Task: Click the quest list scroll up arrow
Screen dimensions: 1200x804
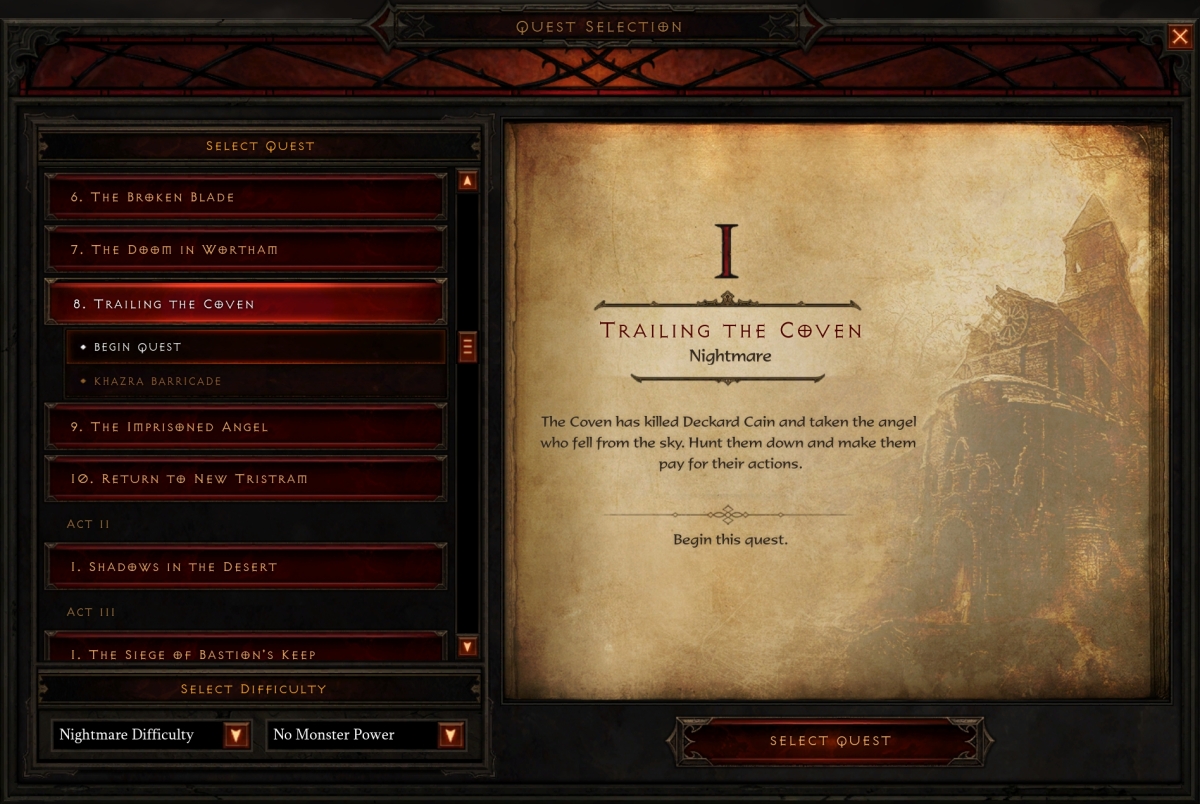Action: click(467, 182)
